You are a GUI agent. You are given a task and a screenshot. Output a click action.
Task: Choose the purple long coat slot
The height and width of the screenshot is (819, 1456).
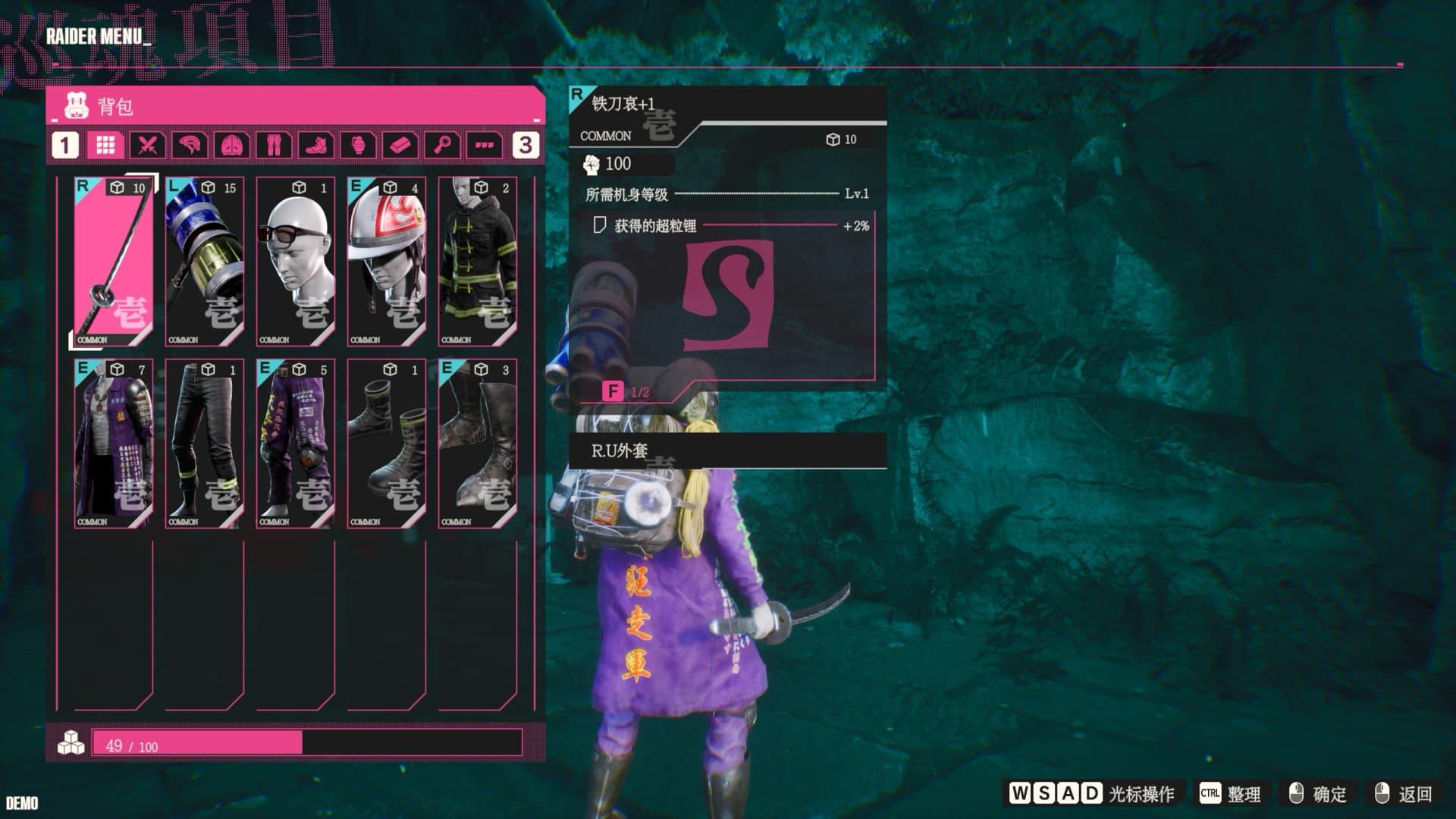click(114, 444)
